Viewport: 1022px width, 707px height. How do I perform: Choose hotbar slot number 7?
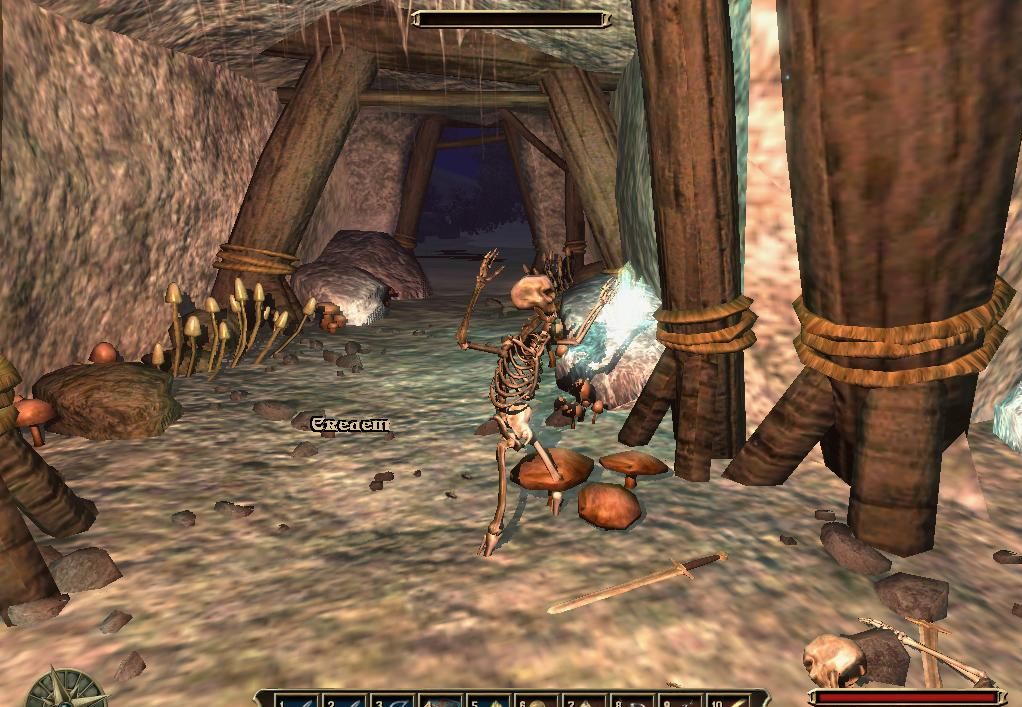pos(585,701)
